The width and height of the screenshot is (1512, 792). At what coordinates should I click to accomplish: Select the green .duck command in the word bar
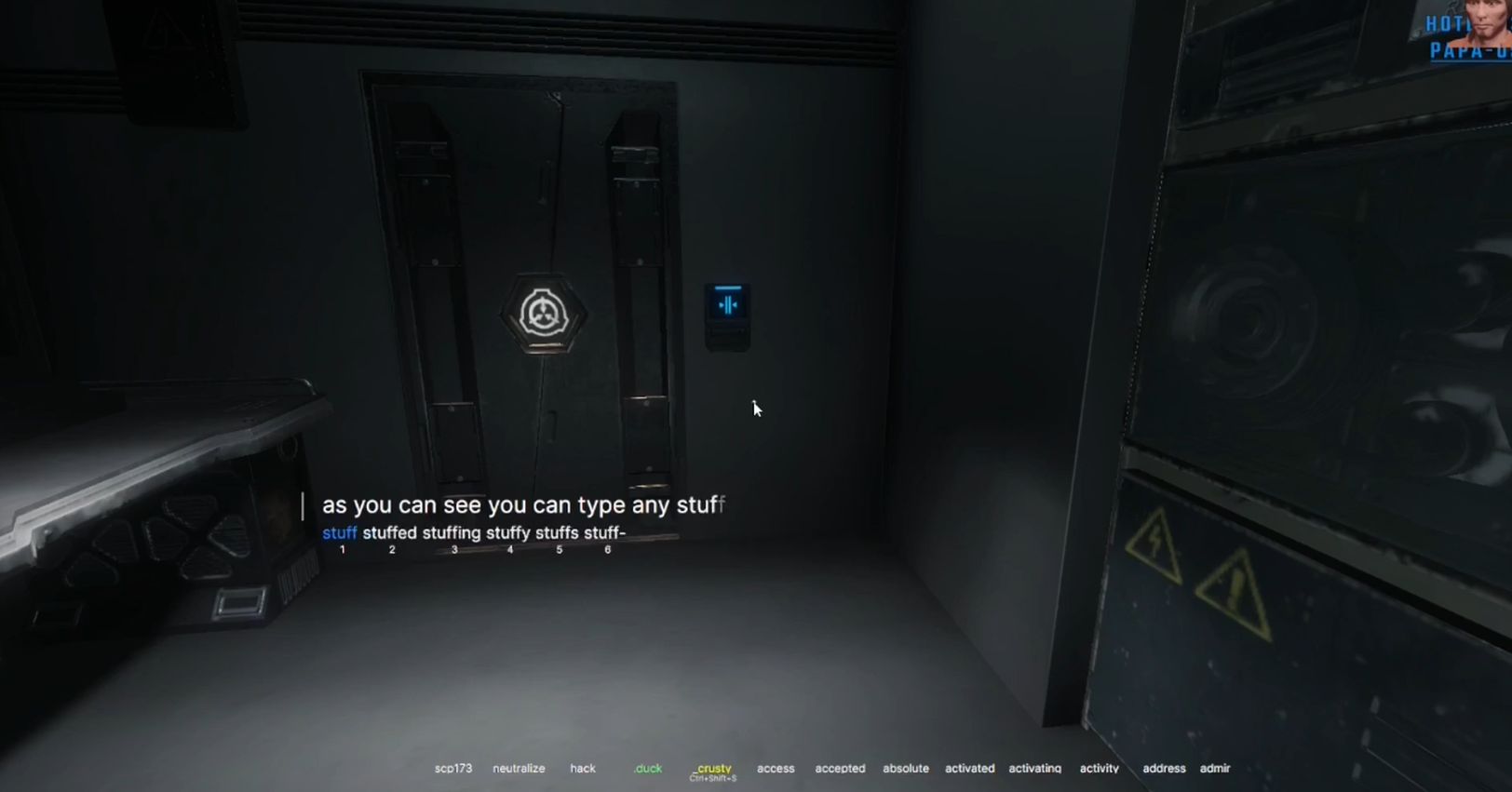pyautogui.click(x=647, y=769)
